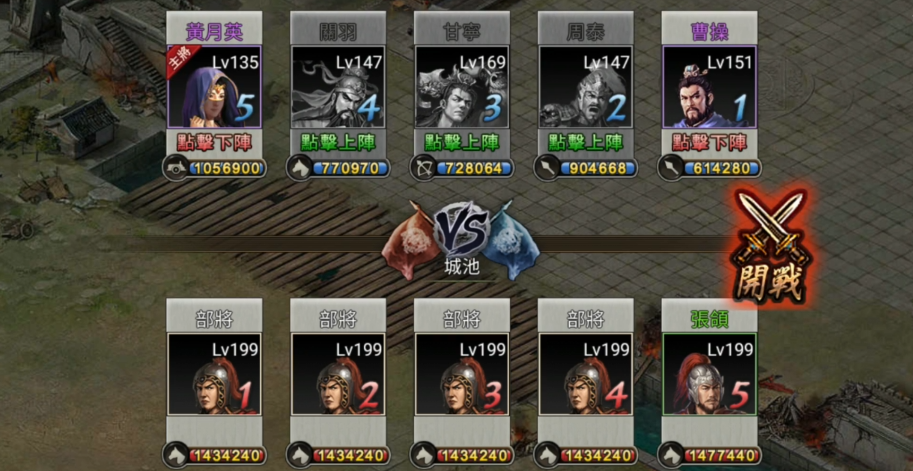Remove 曹操 from the formation
Image resolution: width=913 pixels, height=471 pixels.
click(709, 143)
